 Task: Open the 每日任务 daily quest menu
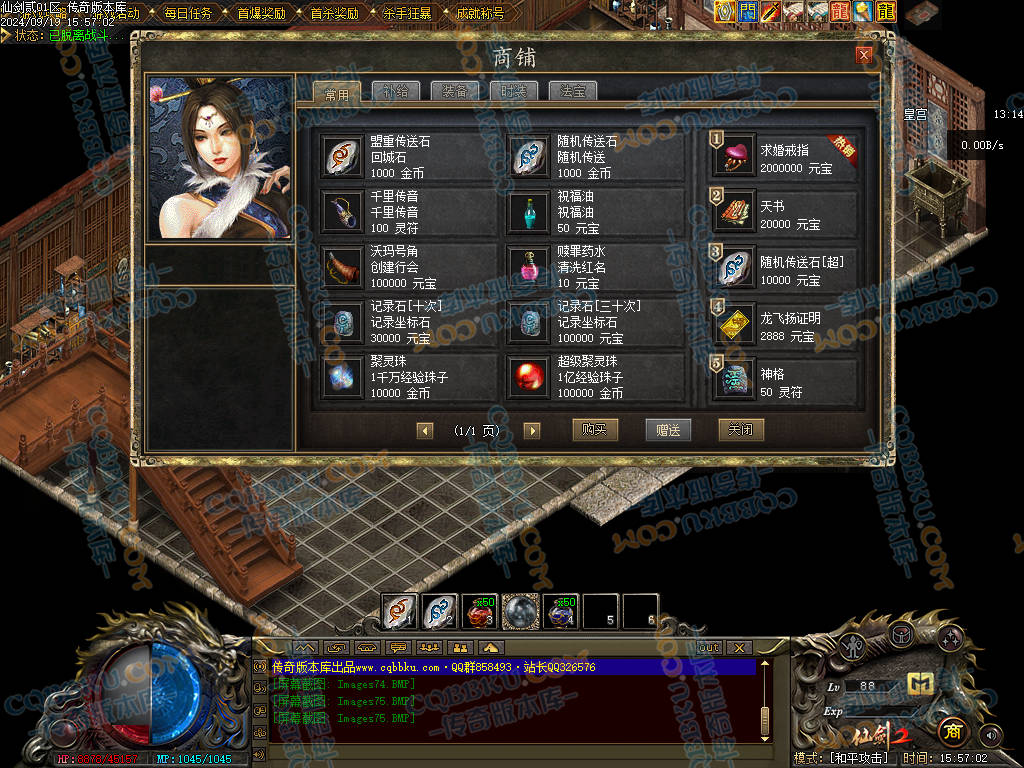pyautogui.click(x=187, y=14)
